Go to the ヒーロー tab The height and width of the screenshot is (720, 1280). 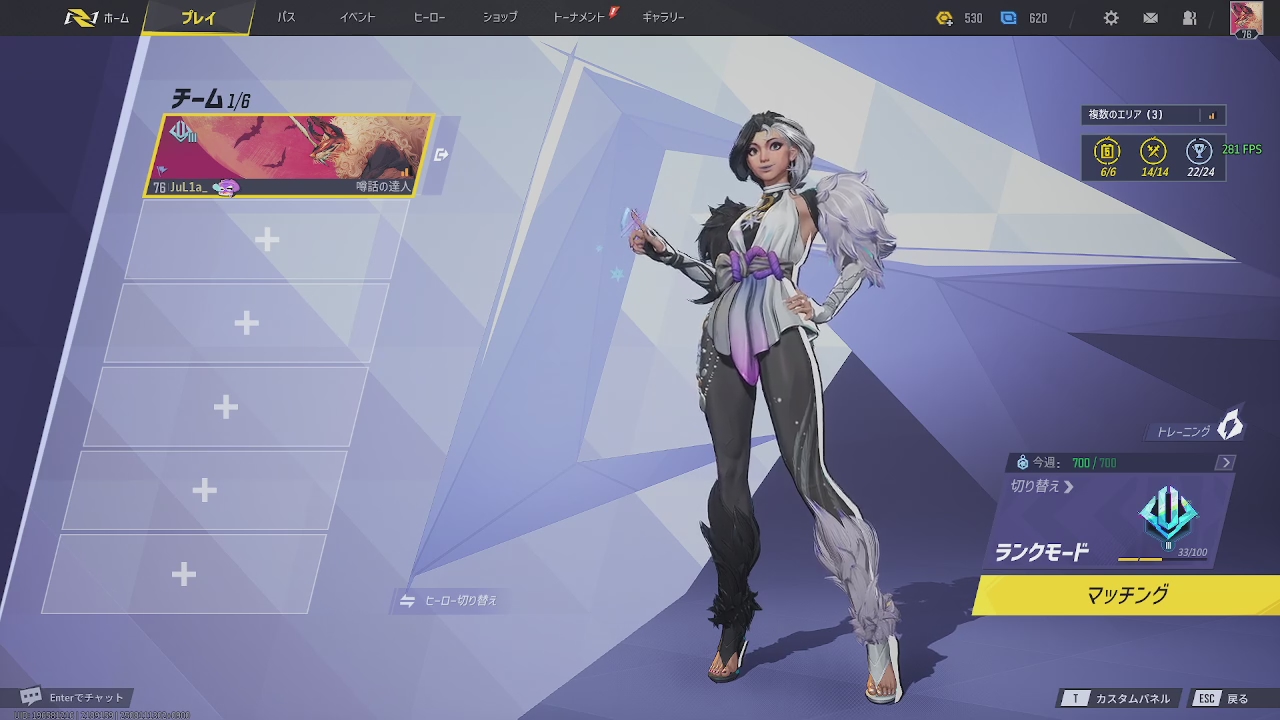tap(429, 18)
